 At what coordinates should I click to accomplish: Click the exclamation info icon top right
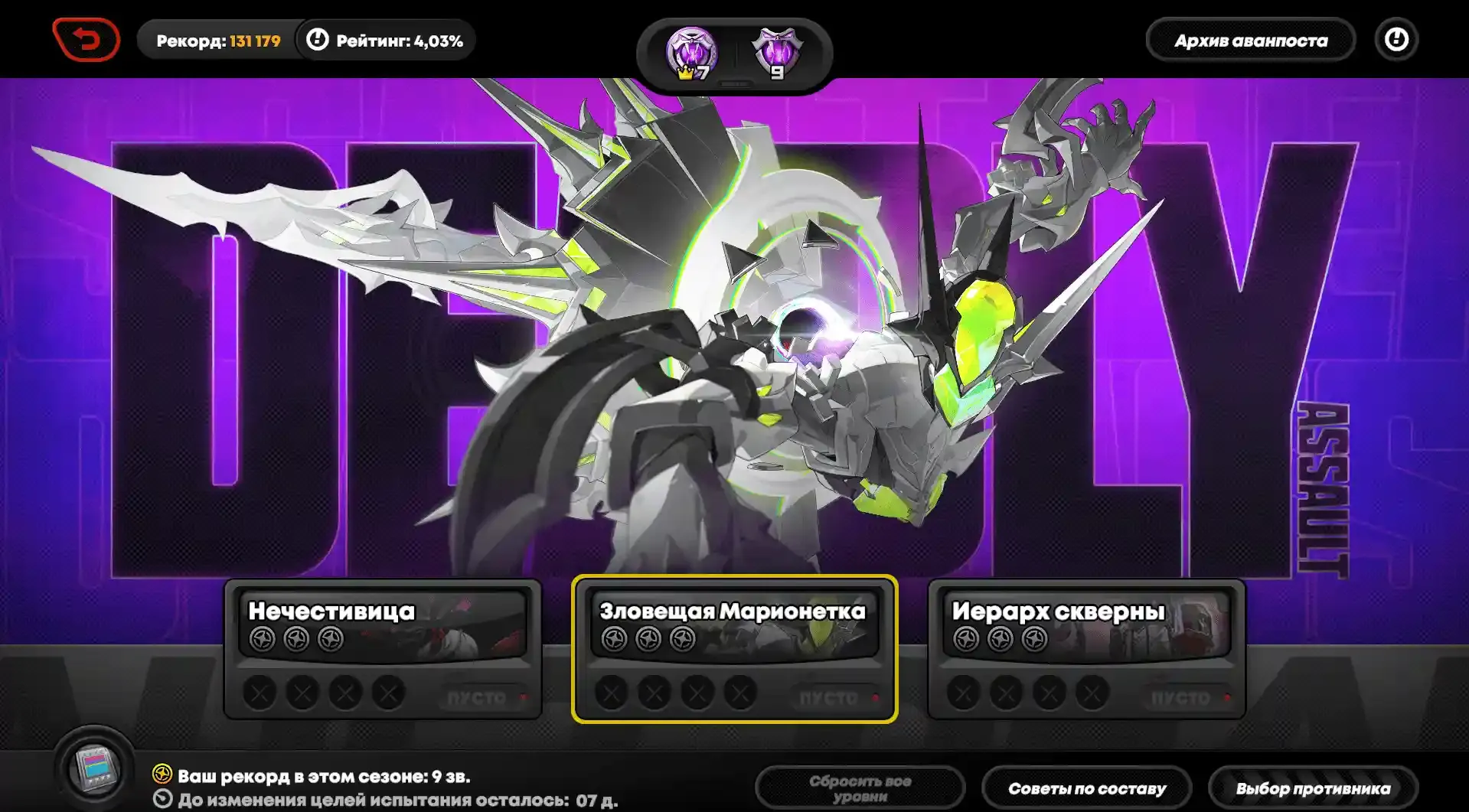point(1396,40)
